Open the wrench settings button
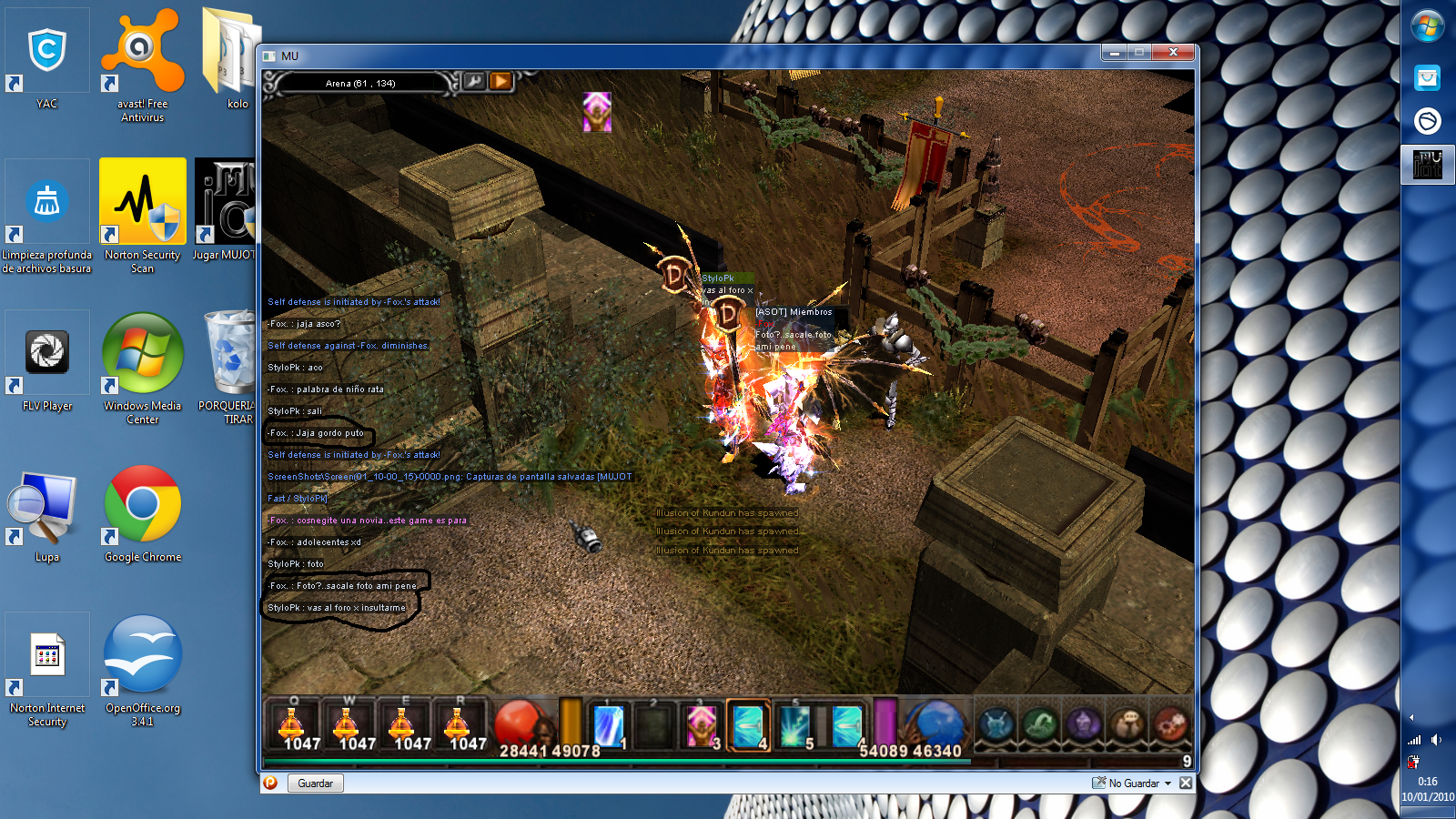The width and height of the screenshot is (1456, 819). click(474, 82)
